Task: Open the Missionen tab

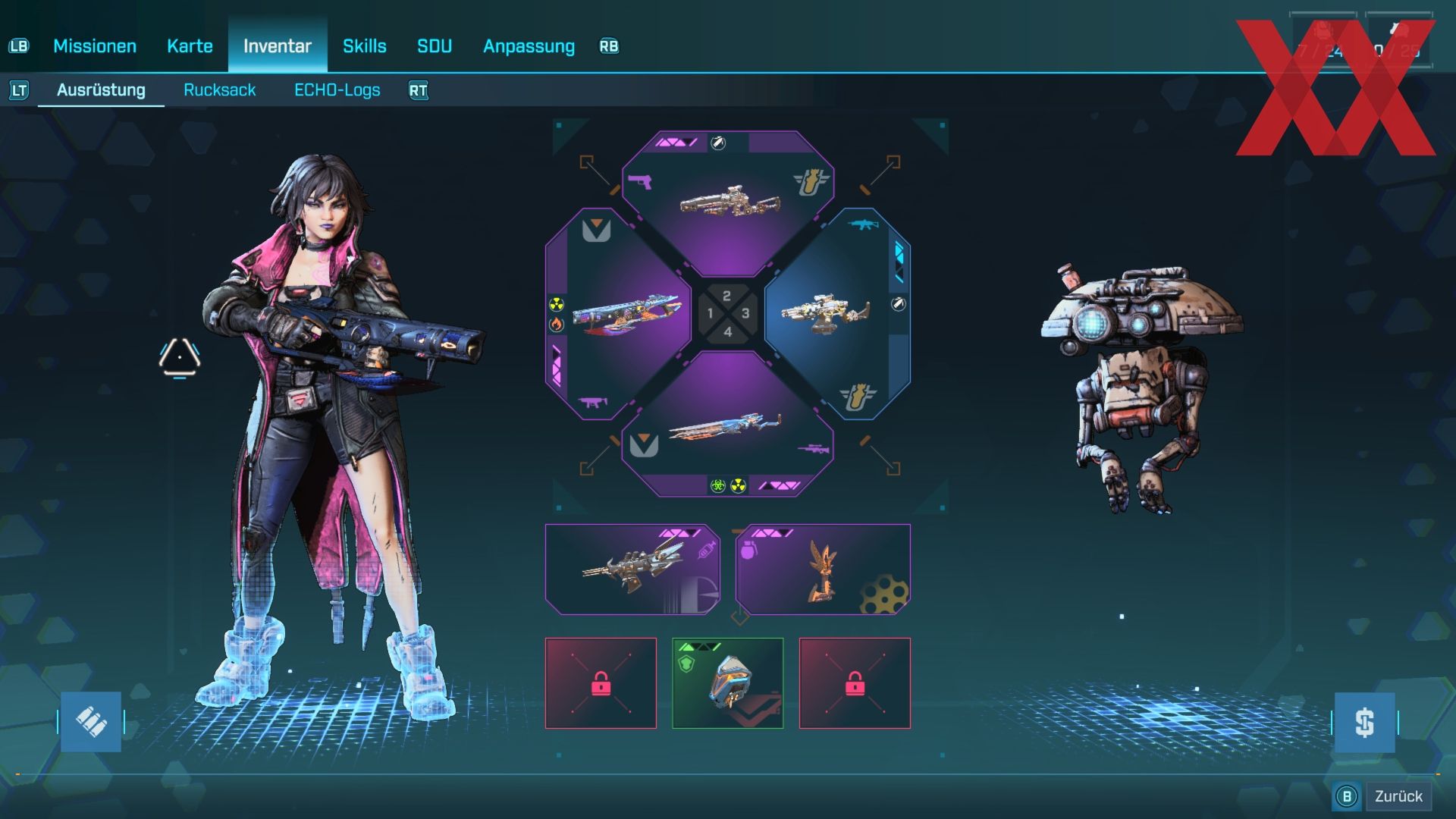Action: [95, 46]
